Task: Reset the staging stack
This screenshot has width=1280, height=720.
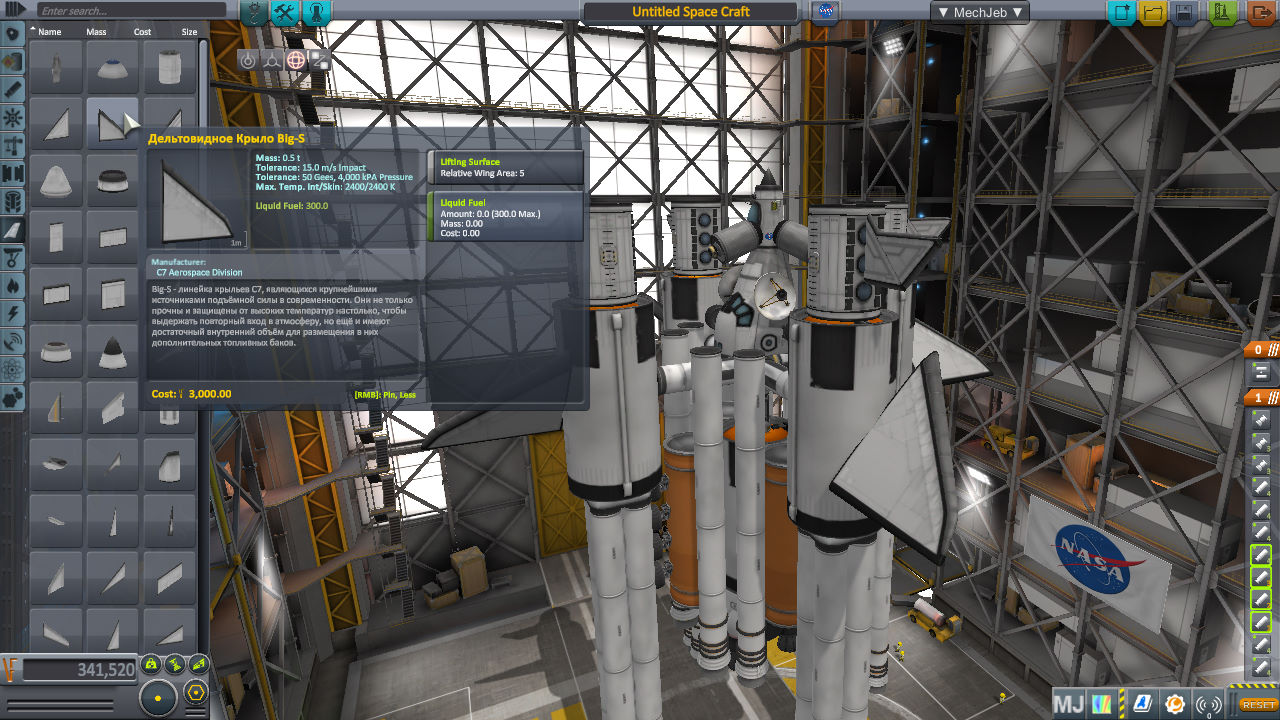Action: [x=1259, y=705]
